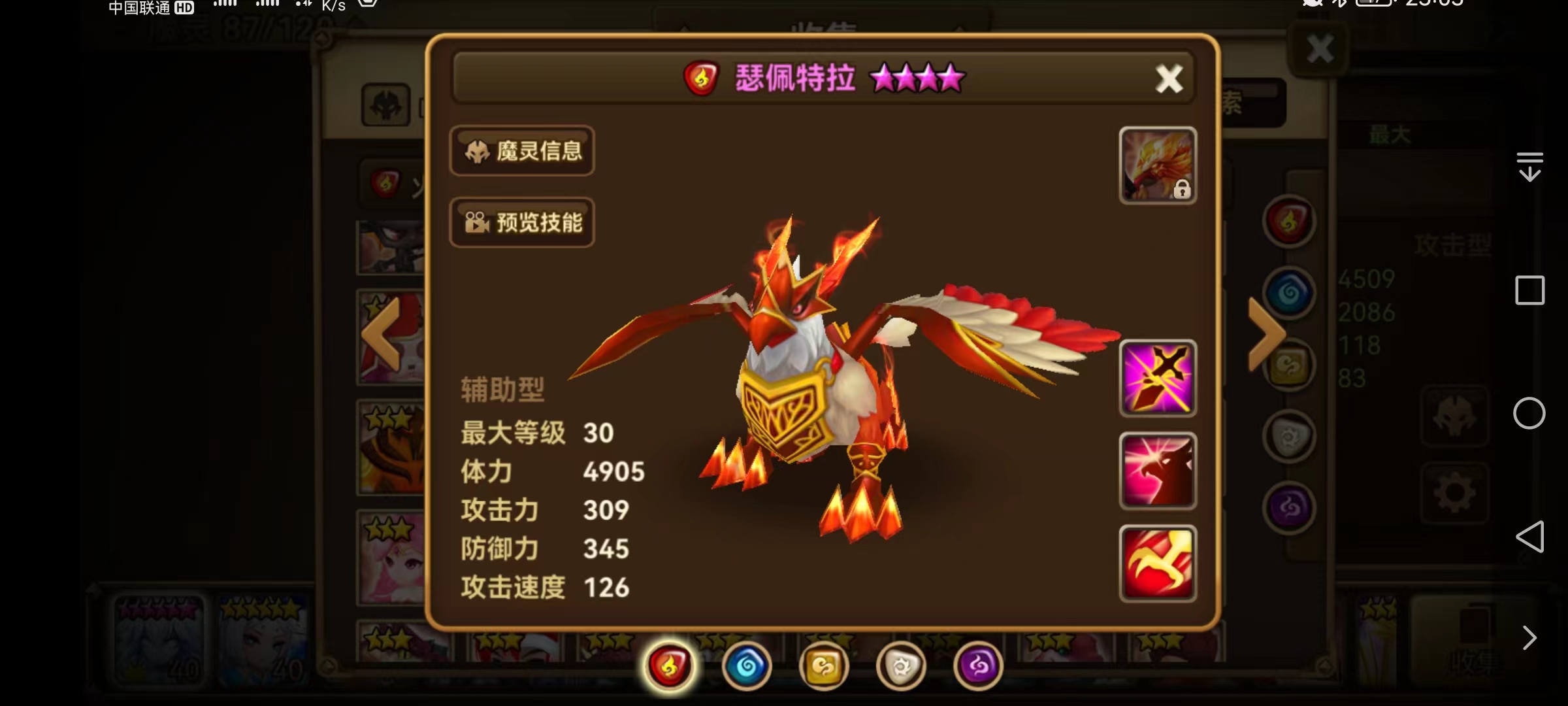1568x706 pixels.
Task: Select wind element icon in right sidebar
Action: (1288, 365)
